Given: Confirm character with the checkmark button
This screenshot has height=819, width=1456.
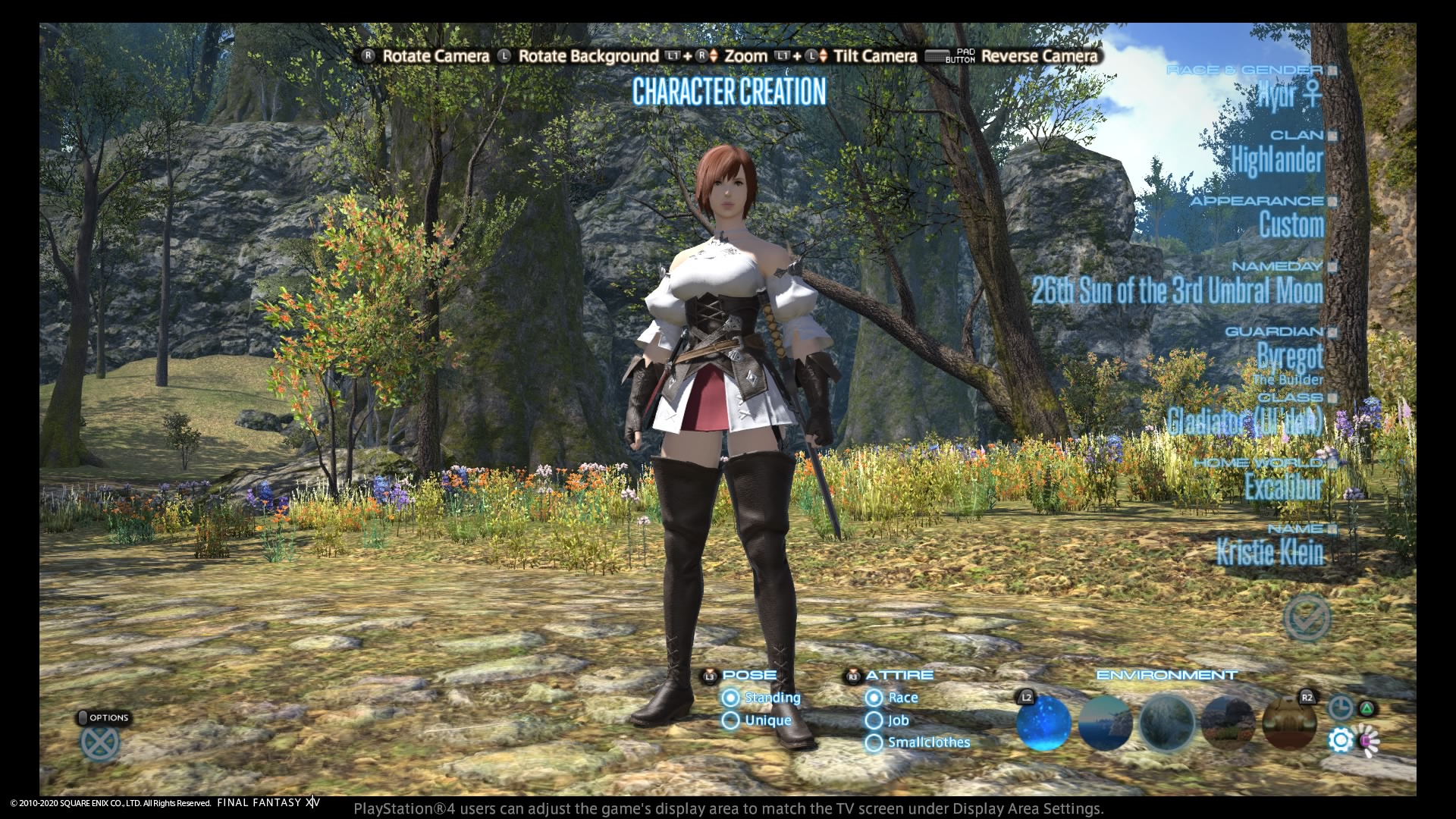Looking at the screenshot, I should 1307,618.
